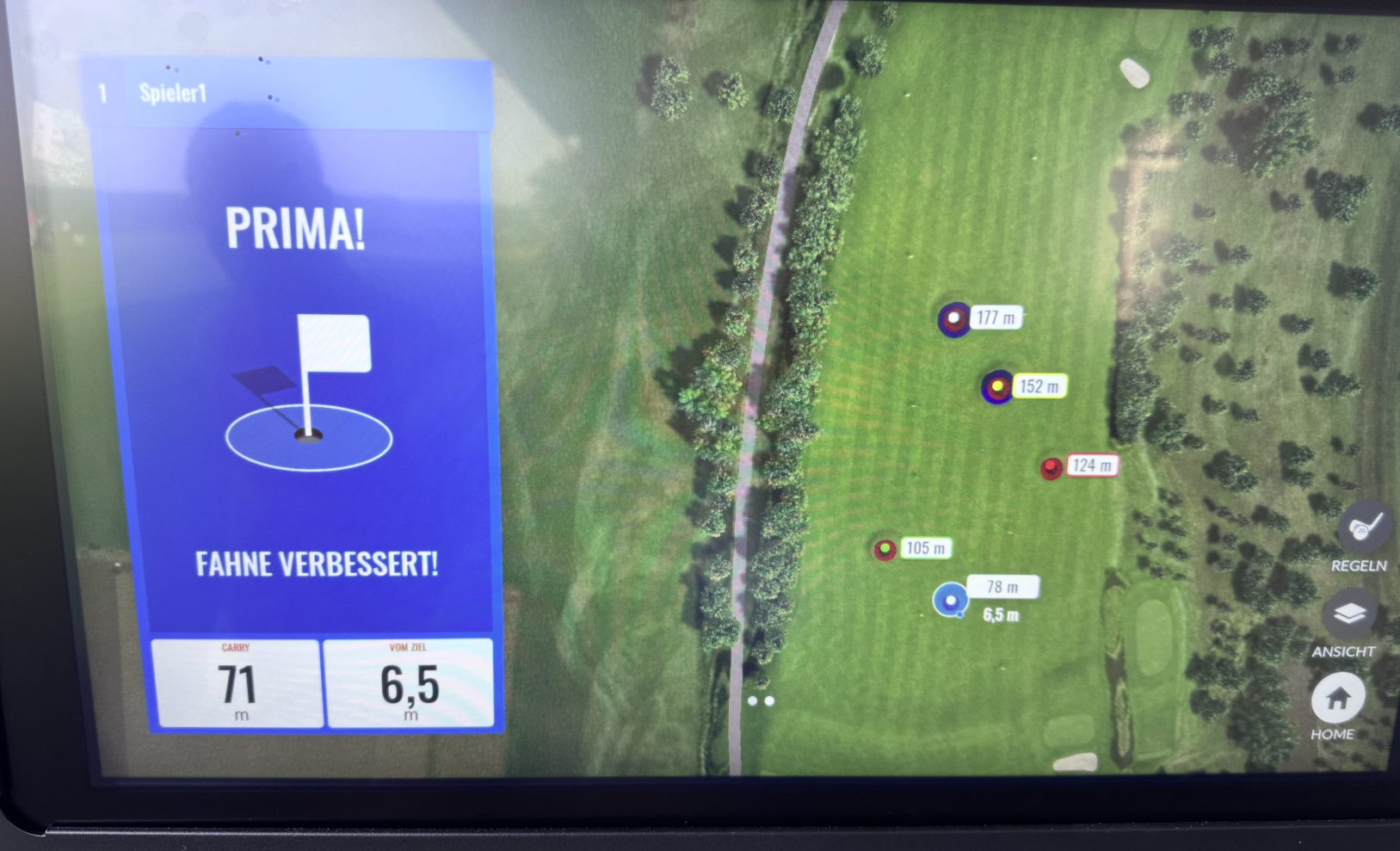
Task: Switch view with the Ansicht button
Action: (x=1349, y=614)
